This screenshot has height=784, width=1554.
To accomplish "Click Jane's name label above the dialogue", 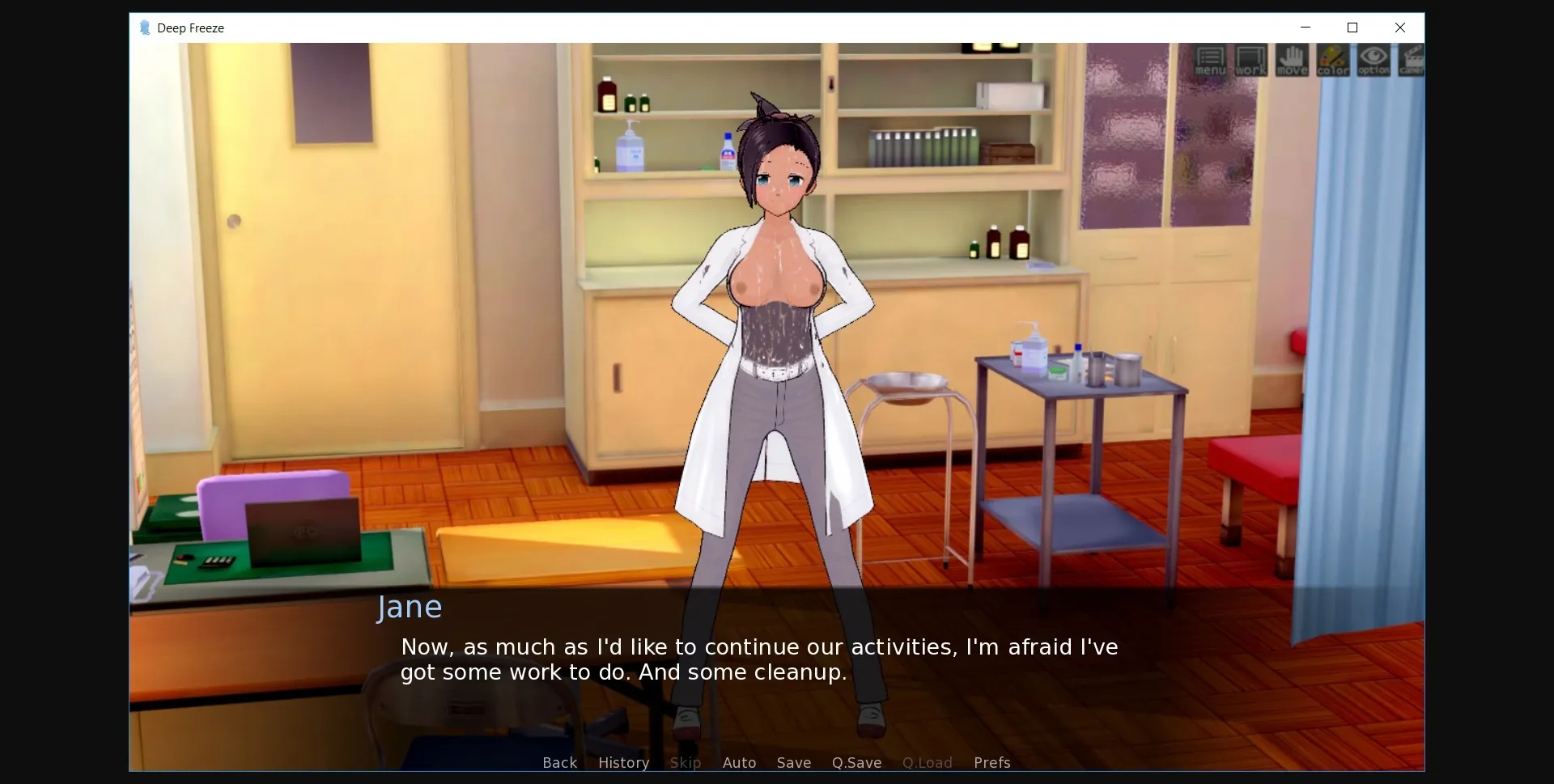I will pos(410,607).
